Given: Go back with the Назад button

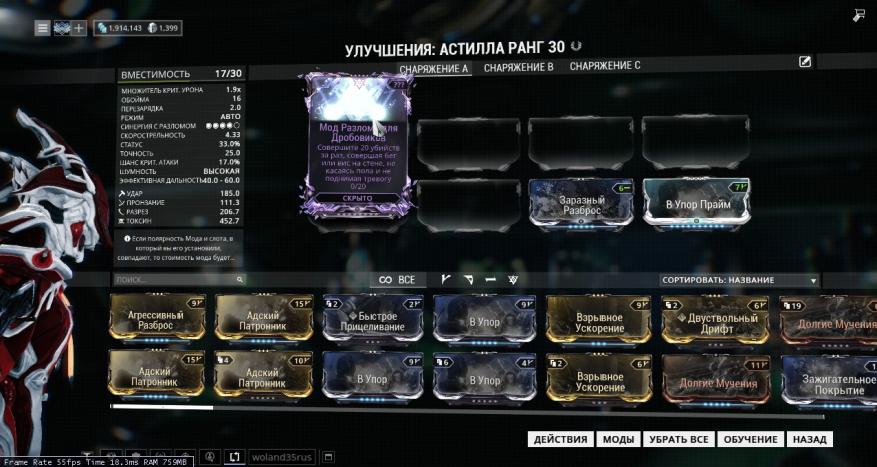Looking at the screenshot, I should click(809, 439).
